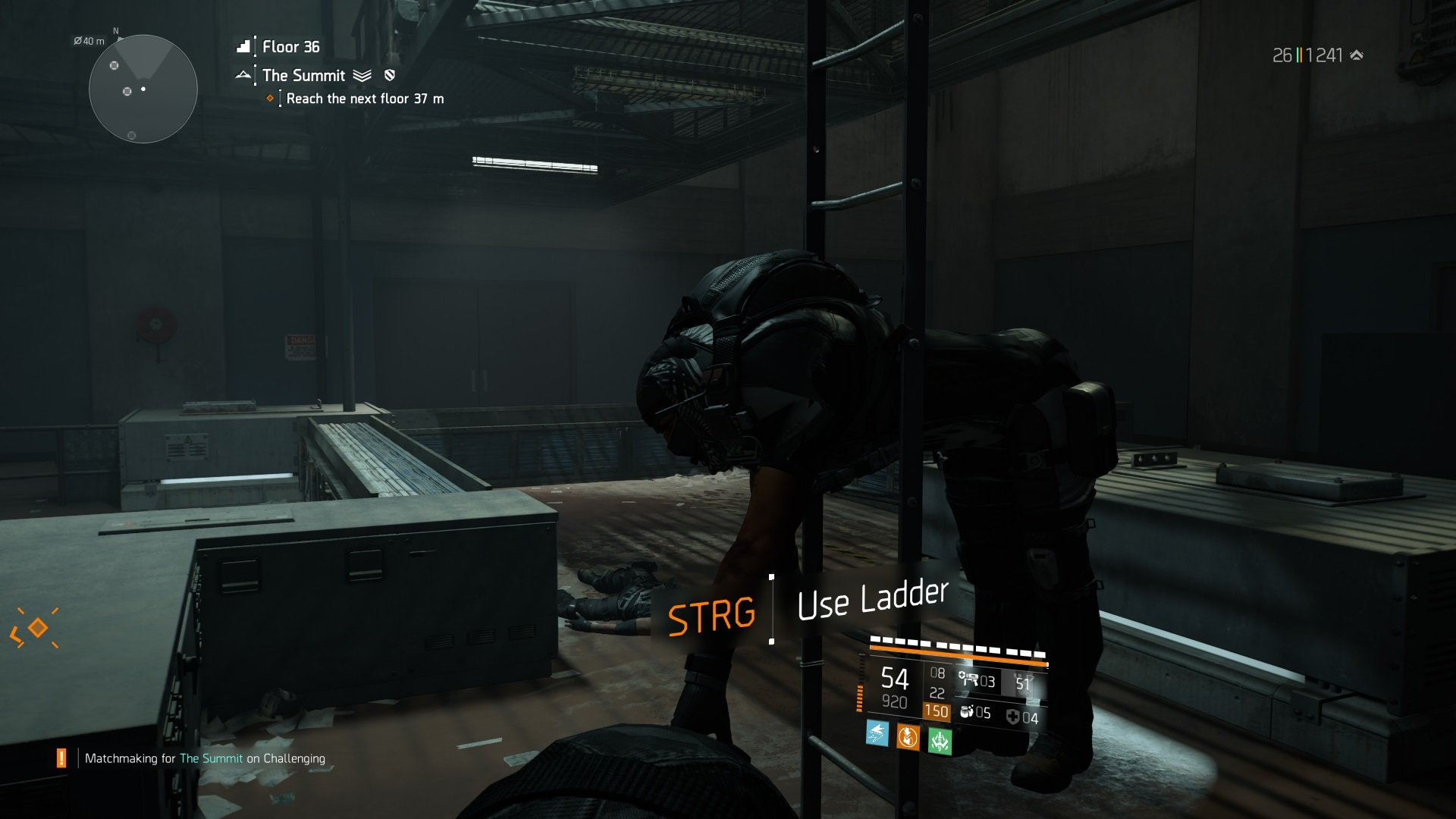This screenshot has width=1456, height=819.
Task: Open the objective Reach the next floor
Action: 364,99
